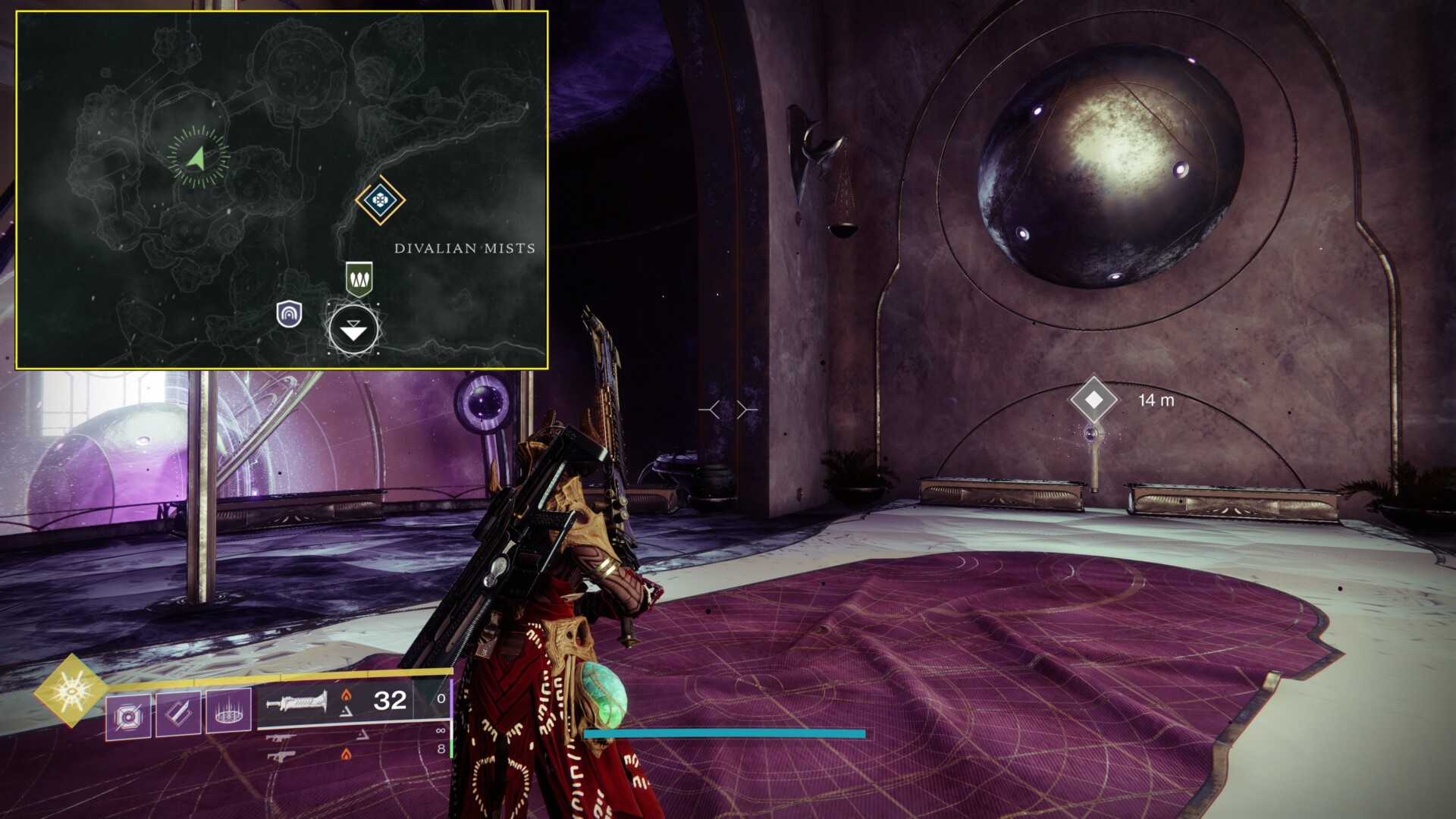Choose the white triangle landing zone marker
The width and height of the screenshot is (1456, 819).
click(x=353, y=331)
